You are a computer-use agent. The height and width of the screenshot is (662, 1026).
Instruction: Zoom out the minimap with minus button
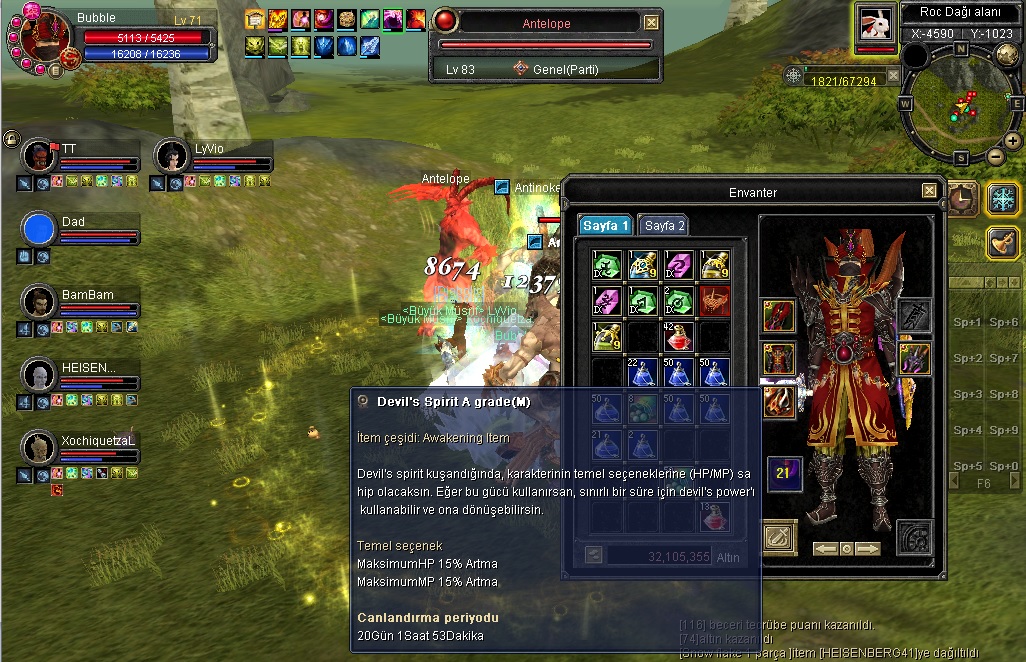pos(996,156)
